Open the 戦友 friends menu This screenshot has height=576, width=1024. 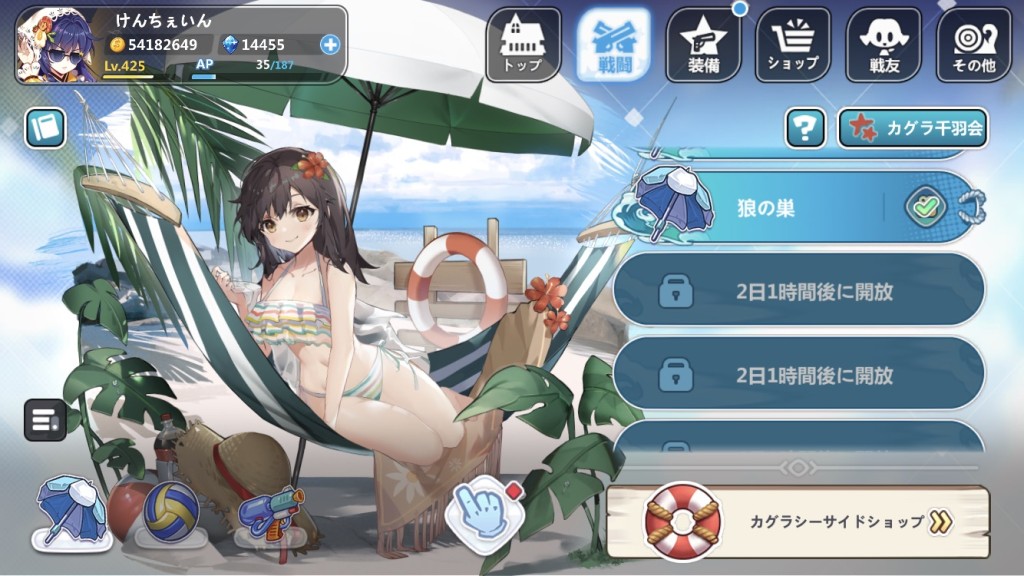[x=883, y=44]
